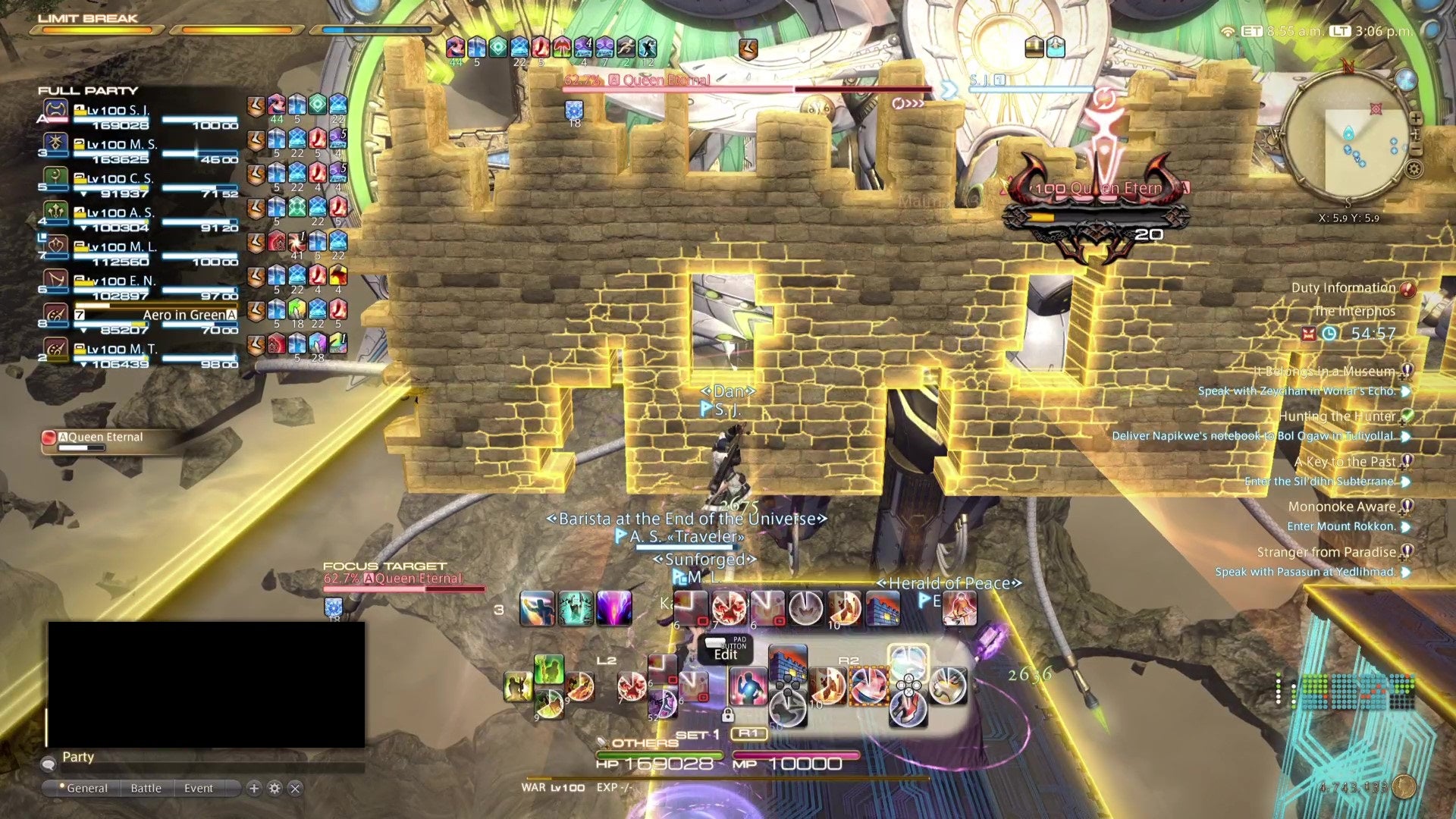The height and width of the screenshot is (819, 1456).
Task: Add a new chat tab with the plus button
Action: [x=254, y=788]
